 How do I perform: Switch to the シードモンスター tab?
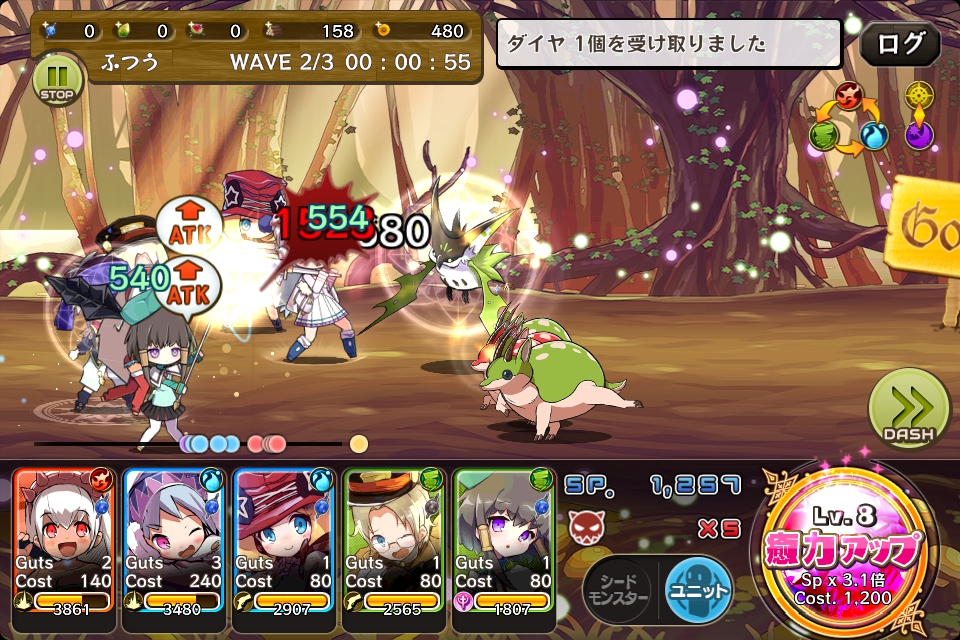point(617,588)
